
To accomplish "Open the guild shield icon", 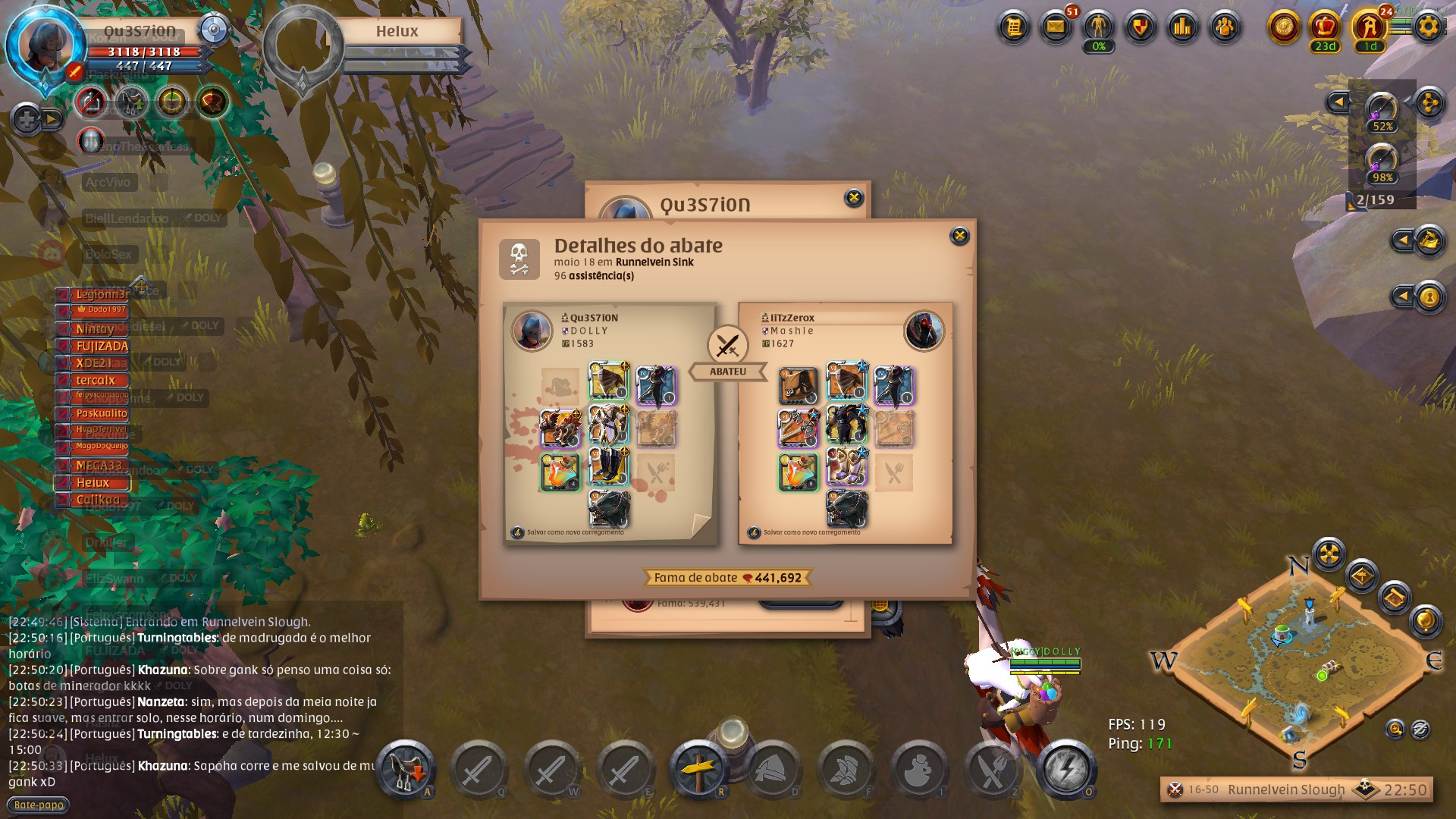I will point(1140,27).
